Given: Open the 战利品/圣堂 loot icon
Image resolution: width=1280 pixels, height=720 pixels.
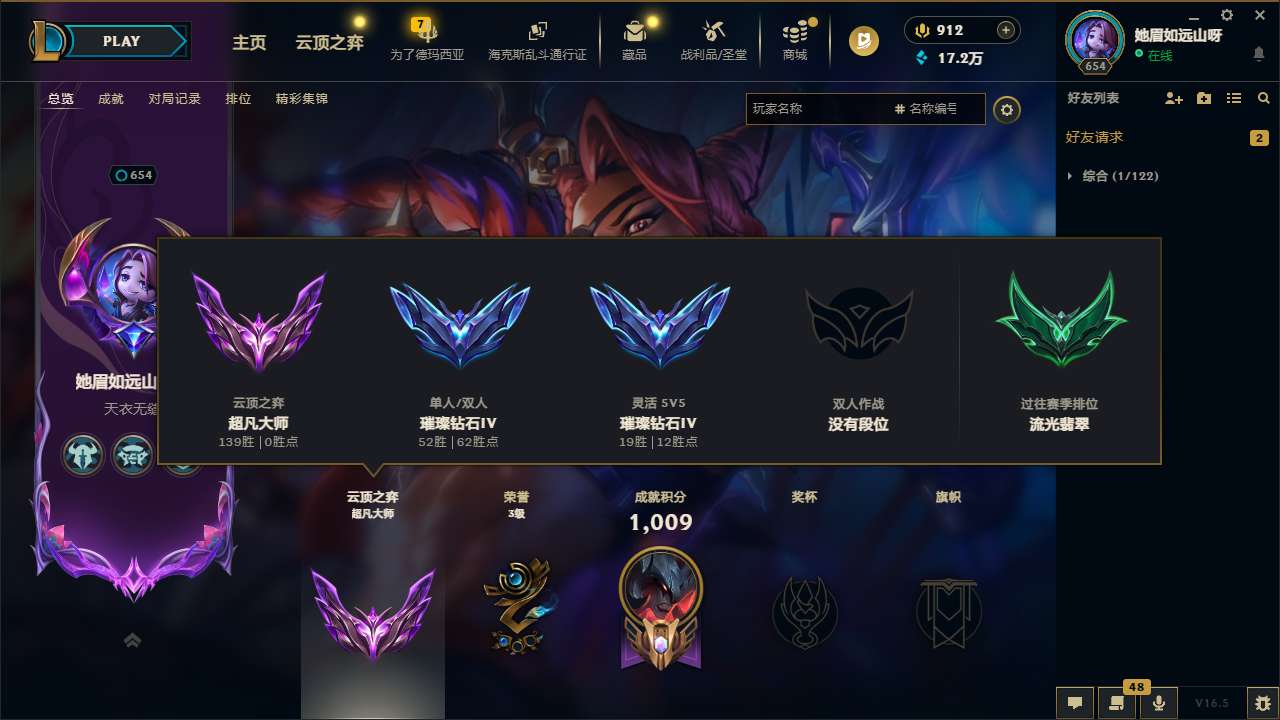Looking at the screenshot, I should [x=713, y=40].
